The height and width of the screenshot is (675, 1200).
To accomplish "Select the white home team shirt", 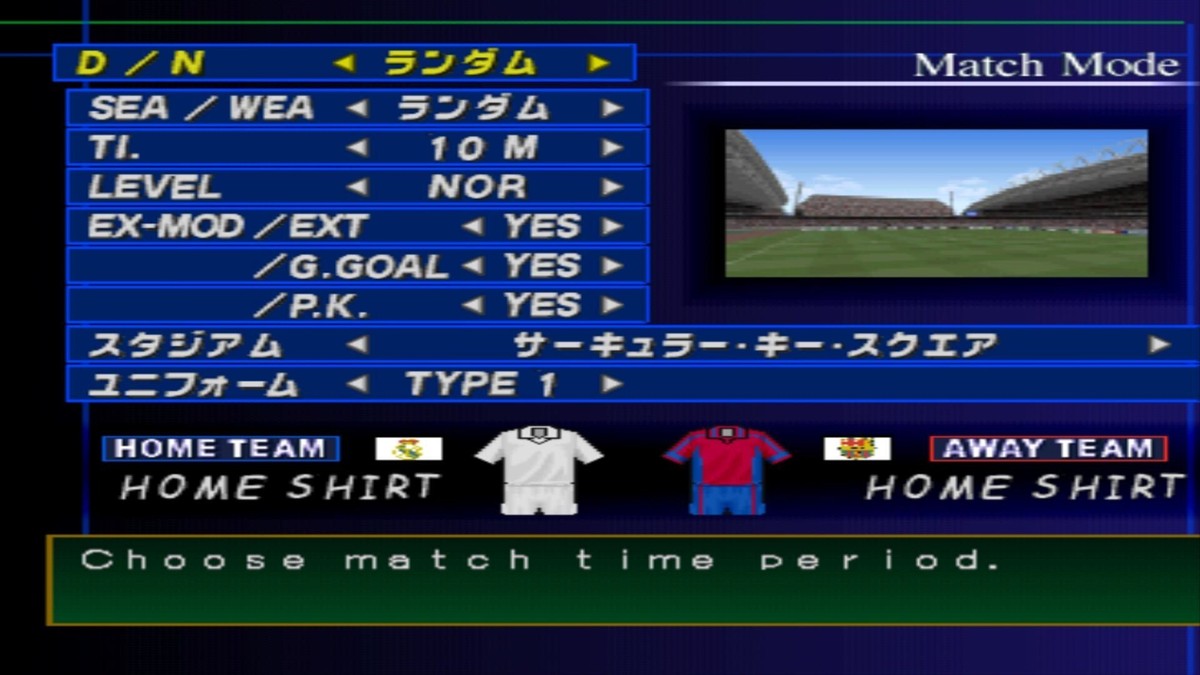I will click(x=539, y=469).
